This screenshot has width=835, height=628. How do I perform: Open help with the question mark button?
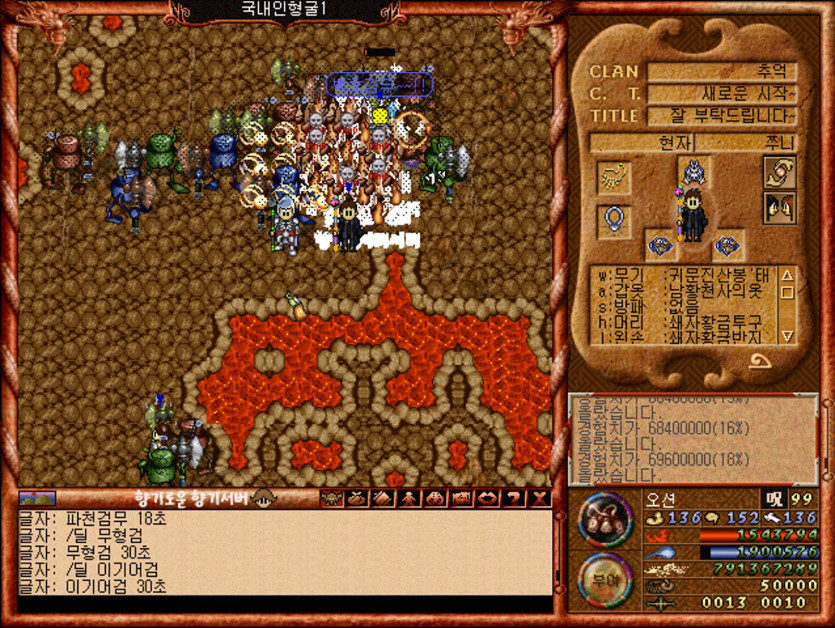click(514, 498)
